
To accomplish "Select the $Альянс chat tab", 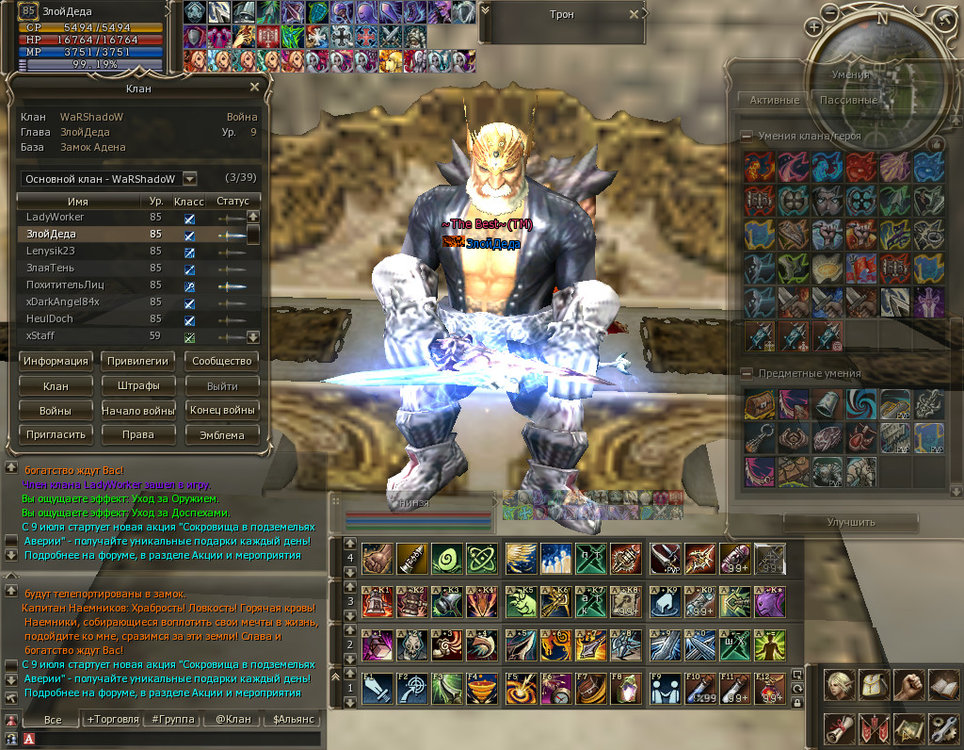I will pyautogui.click(x=294, y=719).
